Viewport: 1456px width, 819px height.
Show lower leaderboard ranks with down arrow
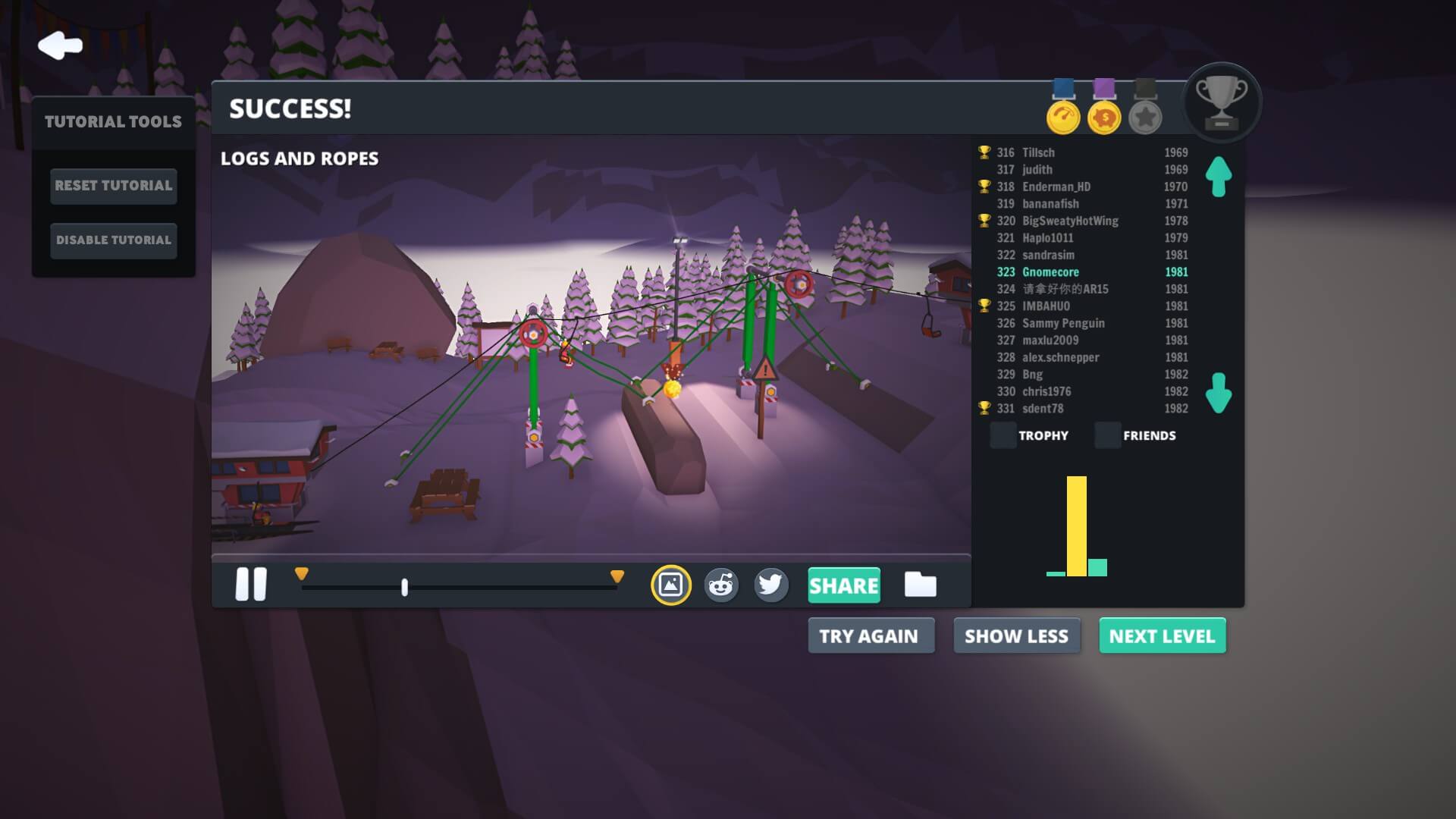click(1219, 393)
